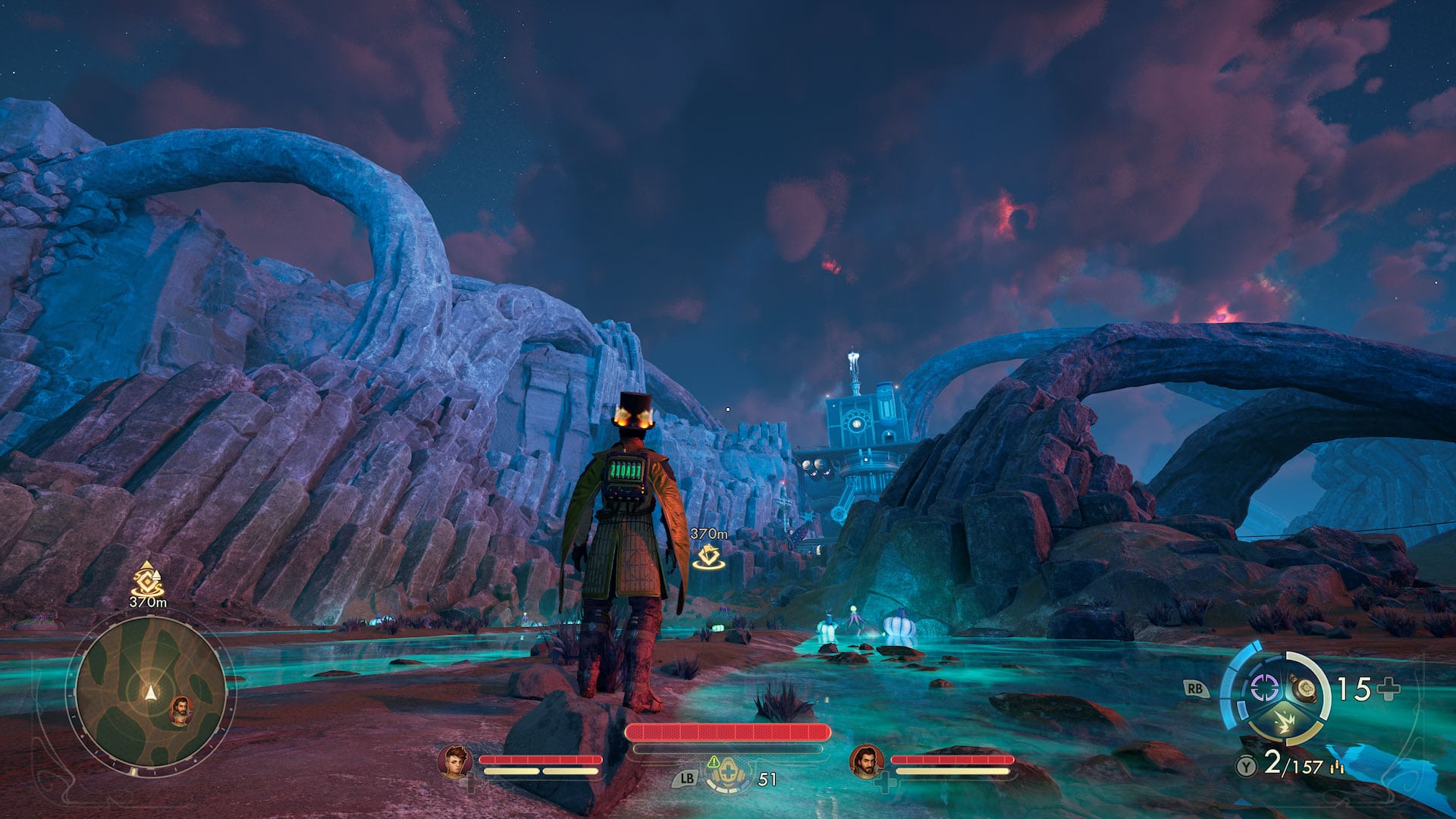Pick the yellow burst slot in the wheel
The height and width of the screenshot is (819, 1456).
coord(1283,723)
